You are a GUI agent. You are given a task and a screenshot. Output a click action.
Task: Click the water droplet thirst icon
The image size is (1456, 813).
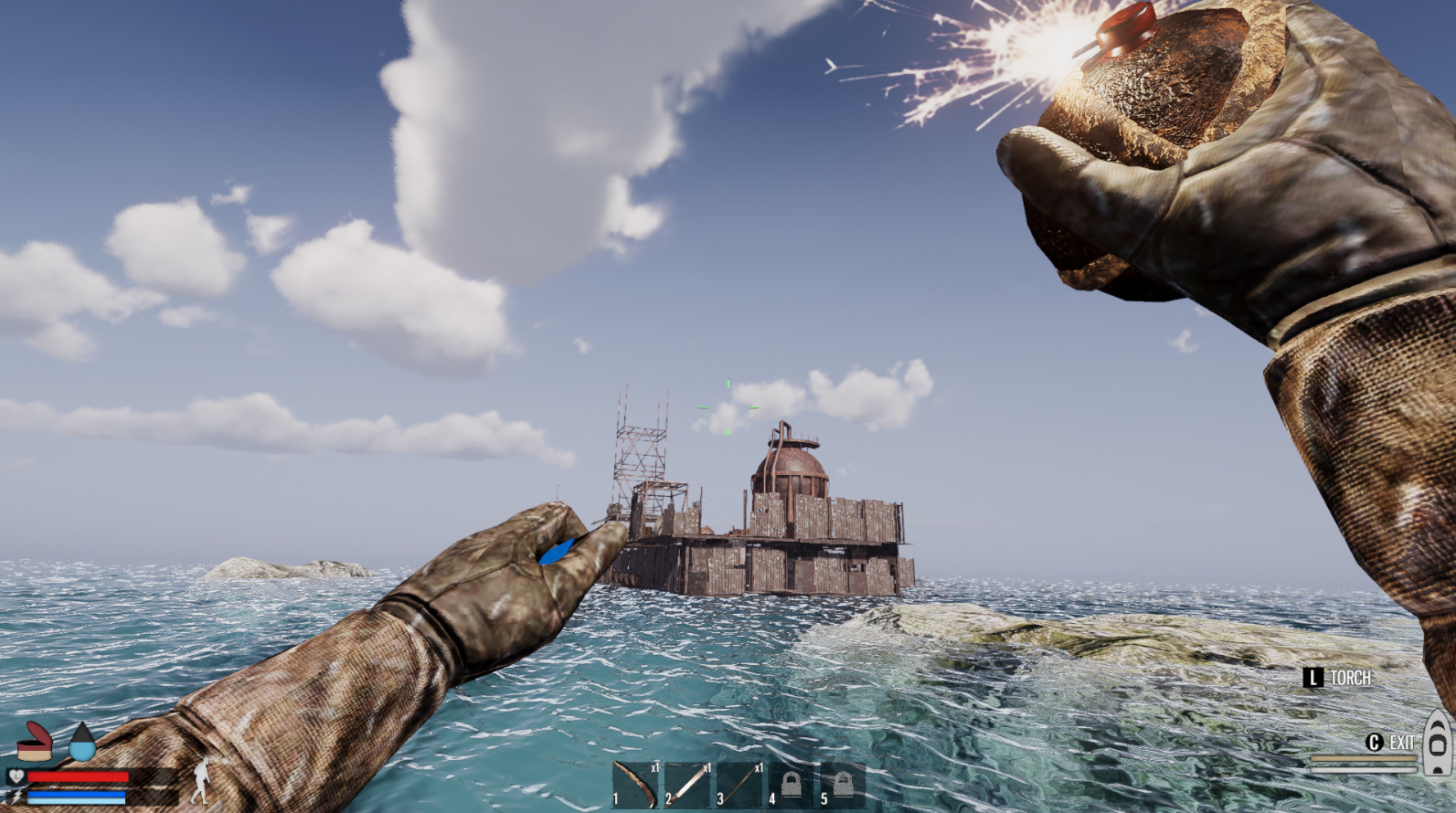(x=81, y=742)
